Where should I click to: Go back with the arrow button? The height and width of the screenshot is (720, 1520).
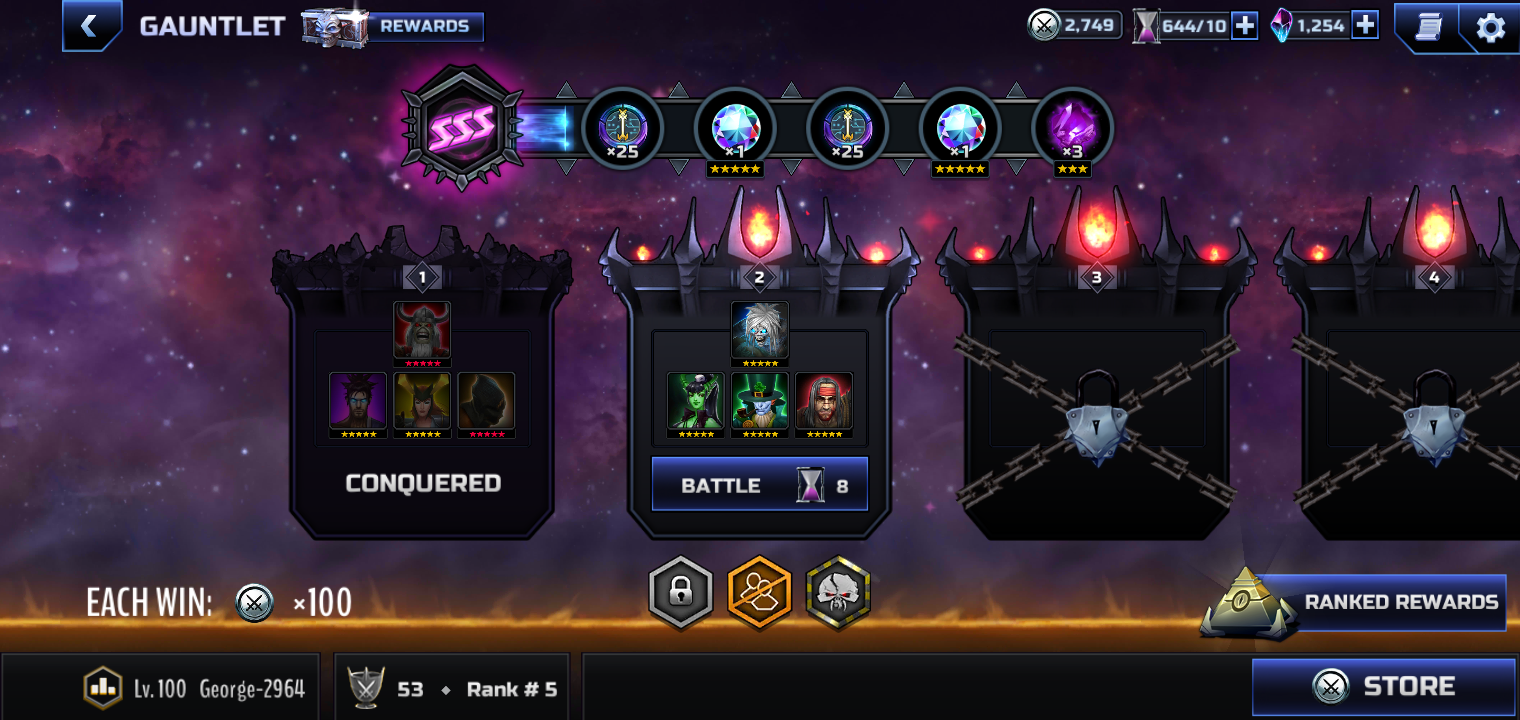91,26
